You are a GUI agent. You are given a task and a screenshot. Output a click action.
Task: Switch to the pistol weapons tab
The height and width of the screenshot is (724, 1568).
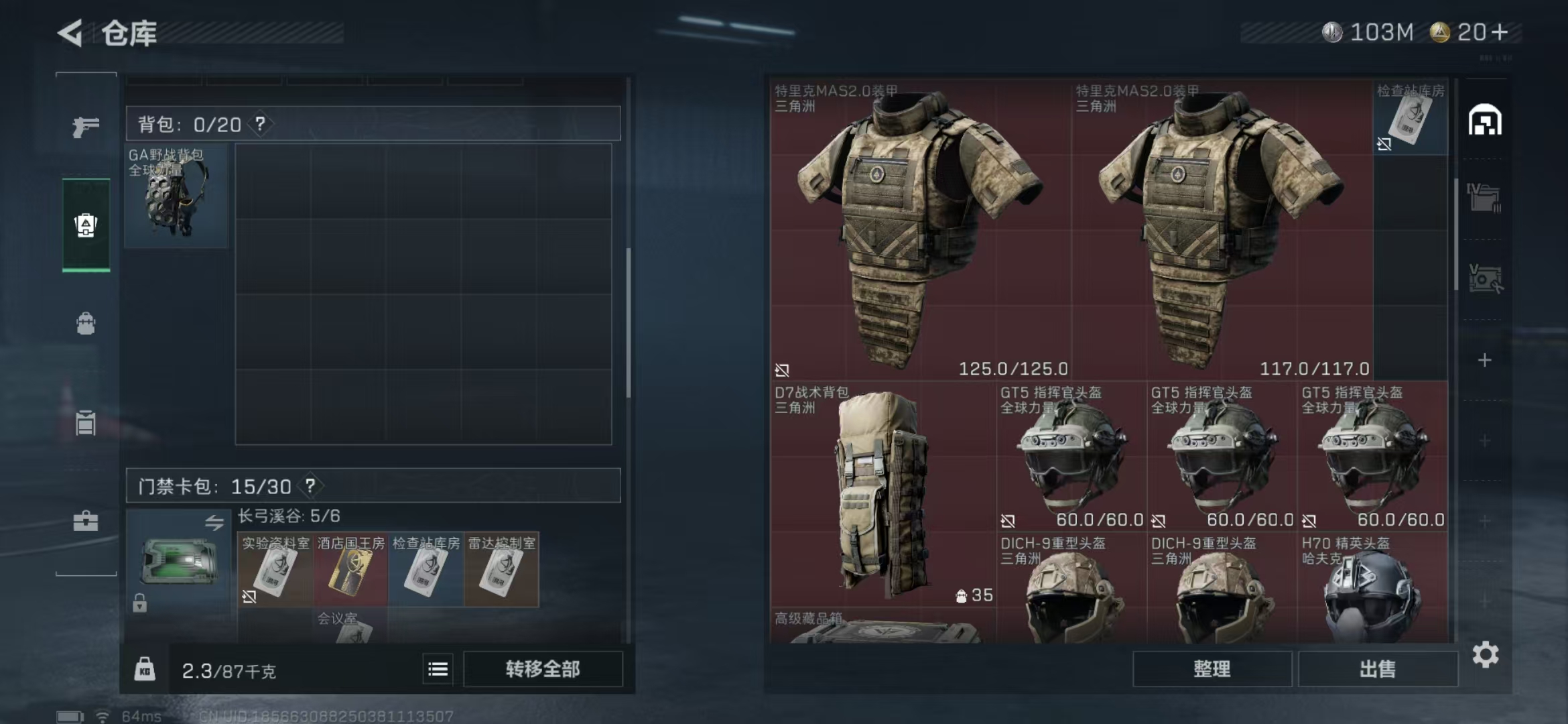point(86,126)
